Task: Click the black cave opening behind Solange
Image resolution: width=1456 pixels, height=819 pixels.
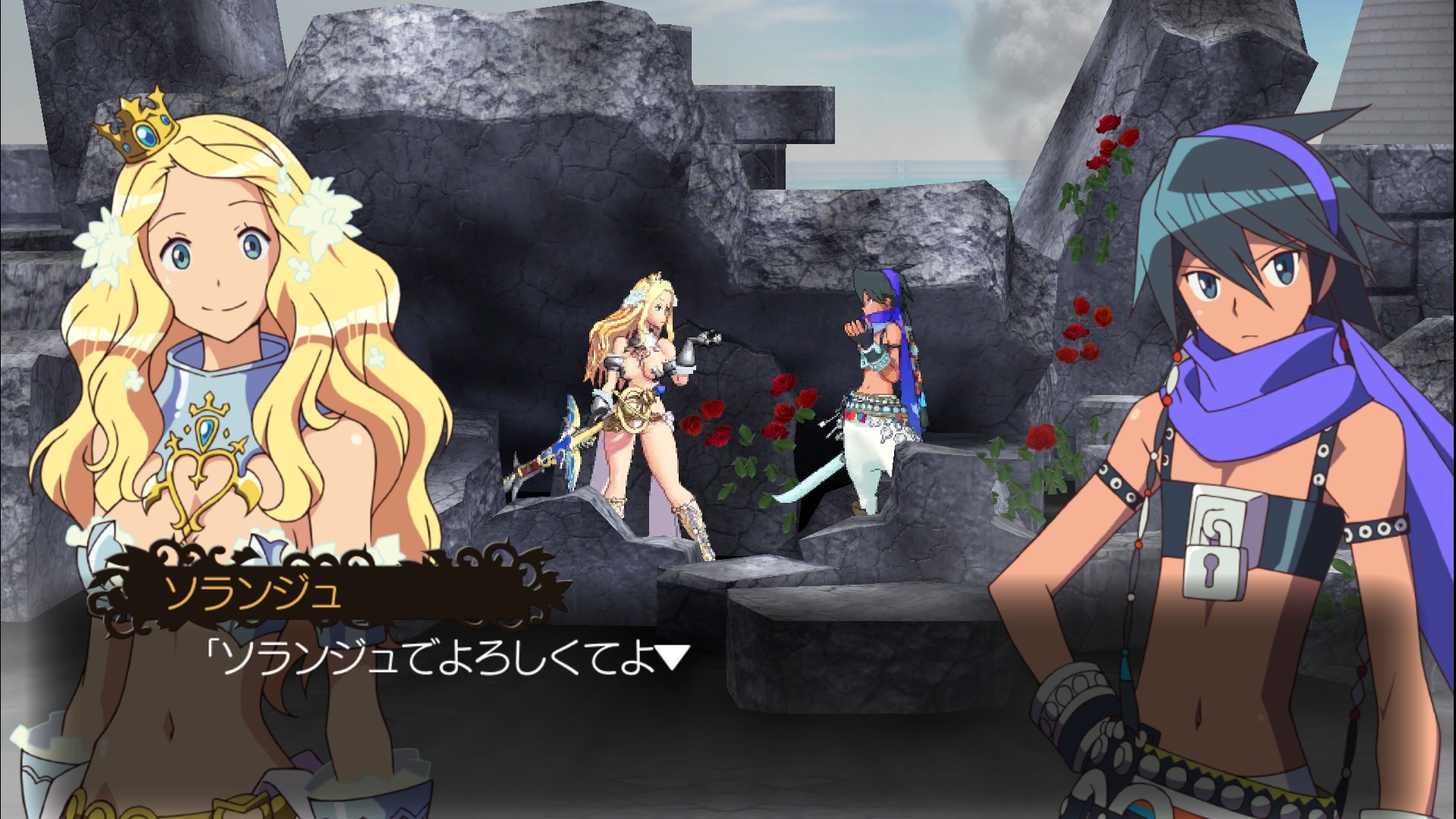Action: click(x=516, y=265)
